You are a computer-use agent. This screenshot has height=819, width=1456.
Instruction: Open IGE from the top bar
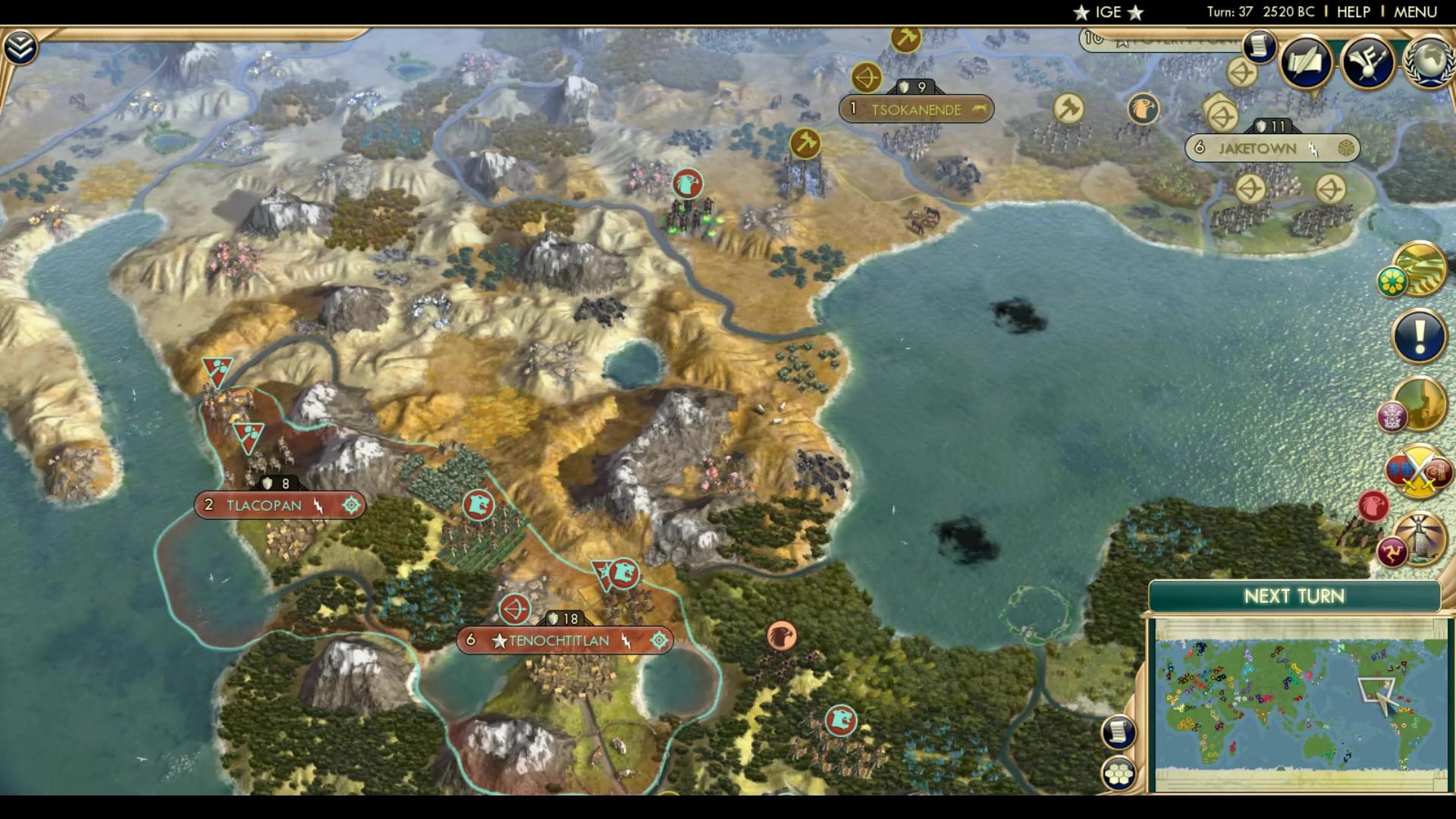(x=1106, y=11)
